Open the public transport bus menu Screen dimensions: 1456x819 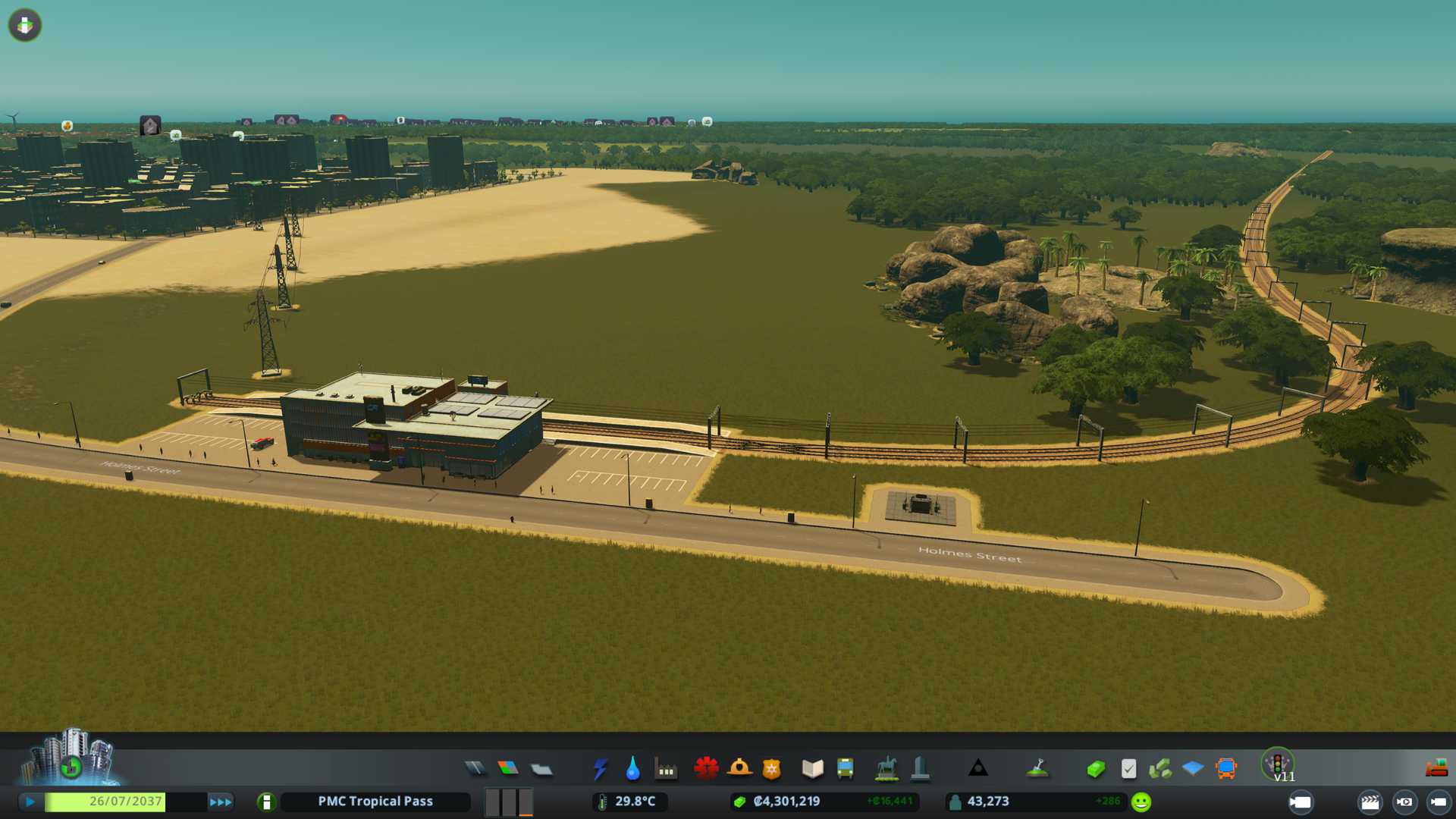pyautogui.click(x=845, y=769)
